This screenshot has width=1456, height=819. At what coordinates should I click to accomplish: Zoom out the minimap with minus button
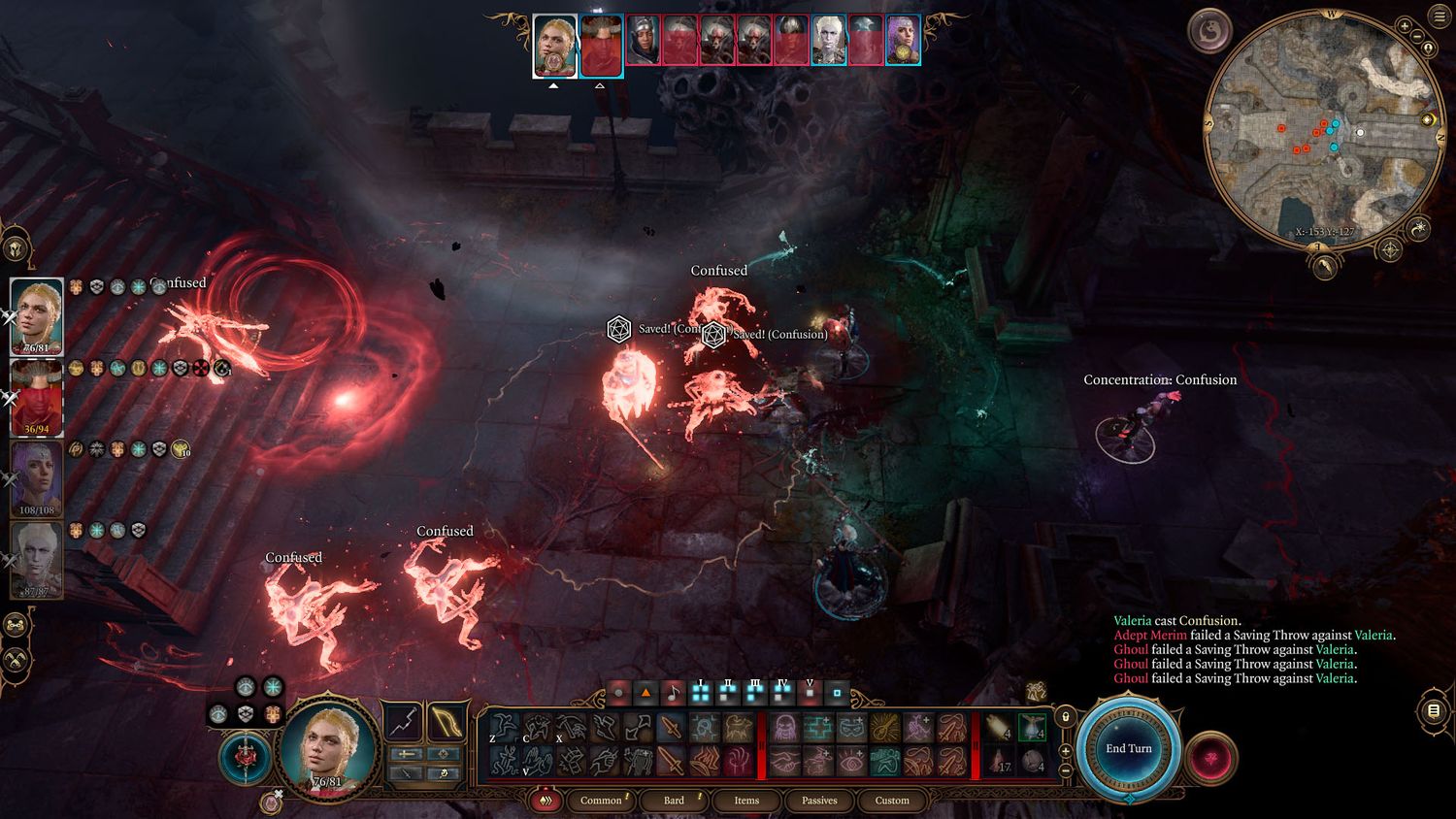(x=1415, y=39)
